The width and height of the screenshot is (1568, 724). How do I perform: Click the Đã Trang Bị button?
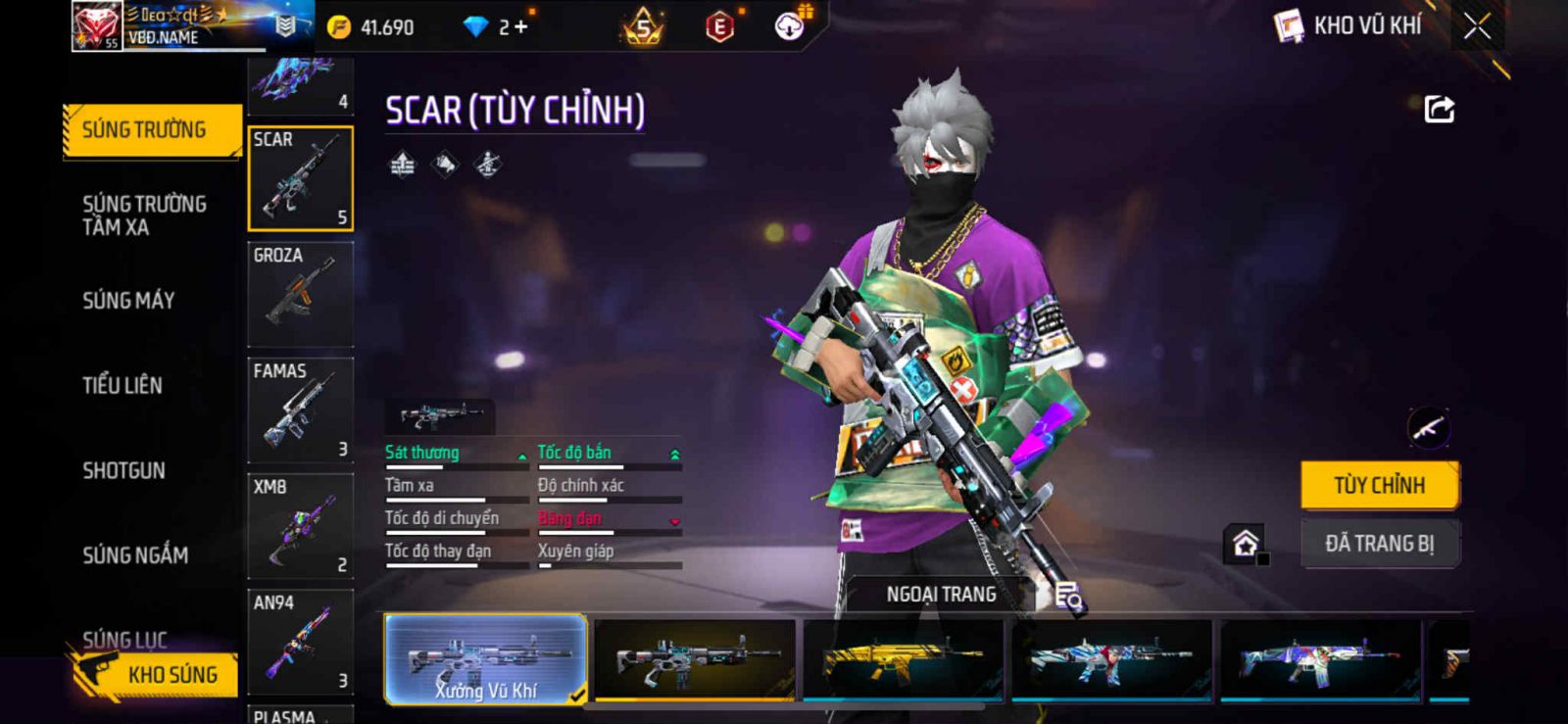1379,544
